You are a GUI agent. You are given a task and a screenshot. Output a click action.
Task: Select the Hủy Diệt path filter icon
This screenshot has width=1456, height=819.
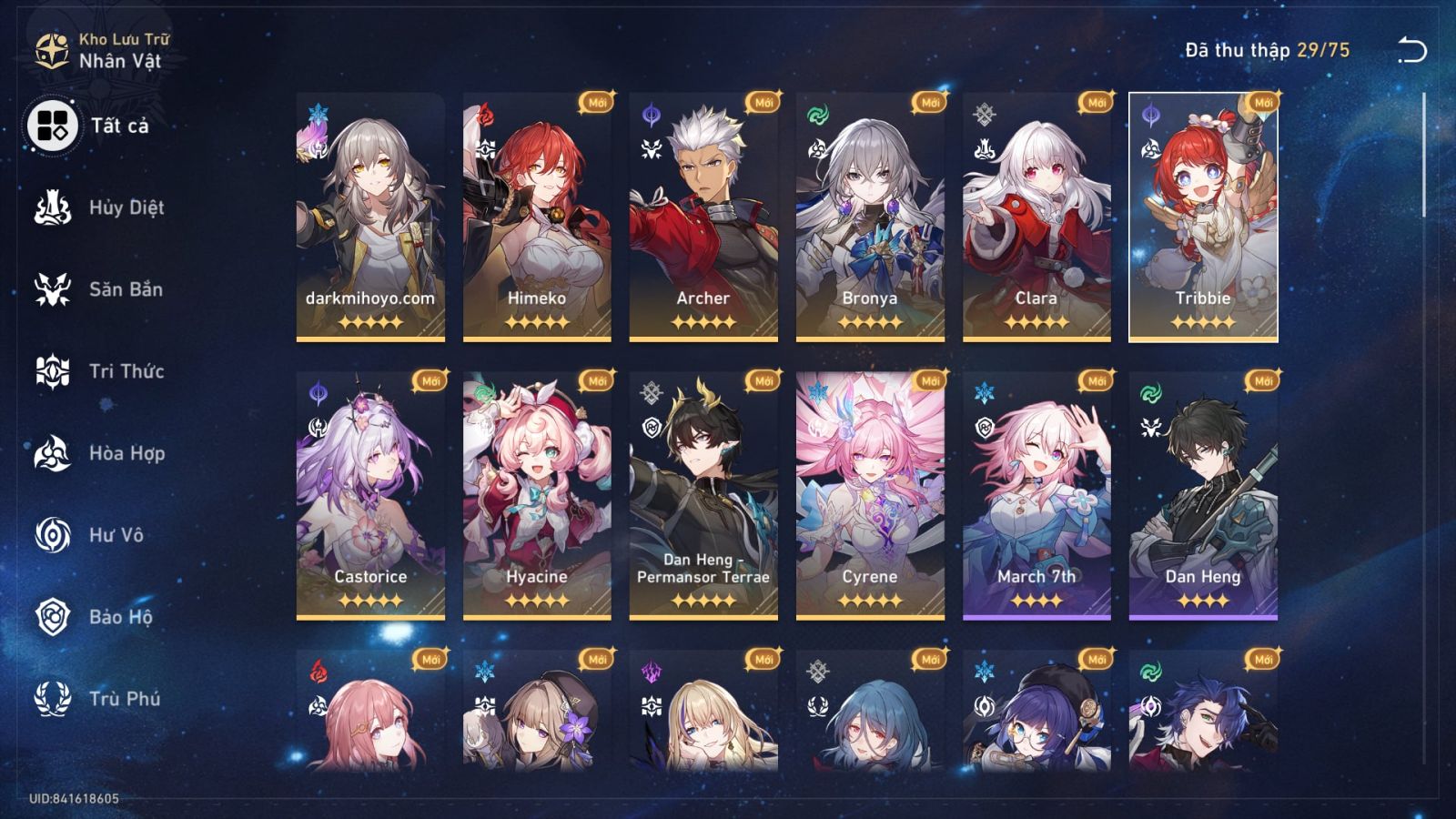52,207
